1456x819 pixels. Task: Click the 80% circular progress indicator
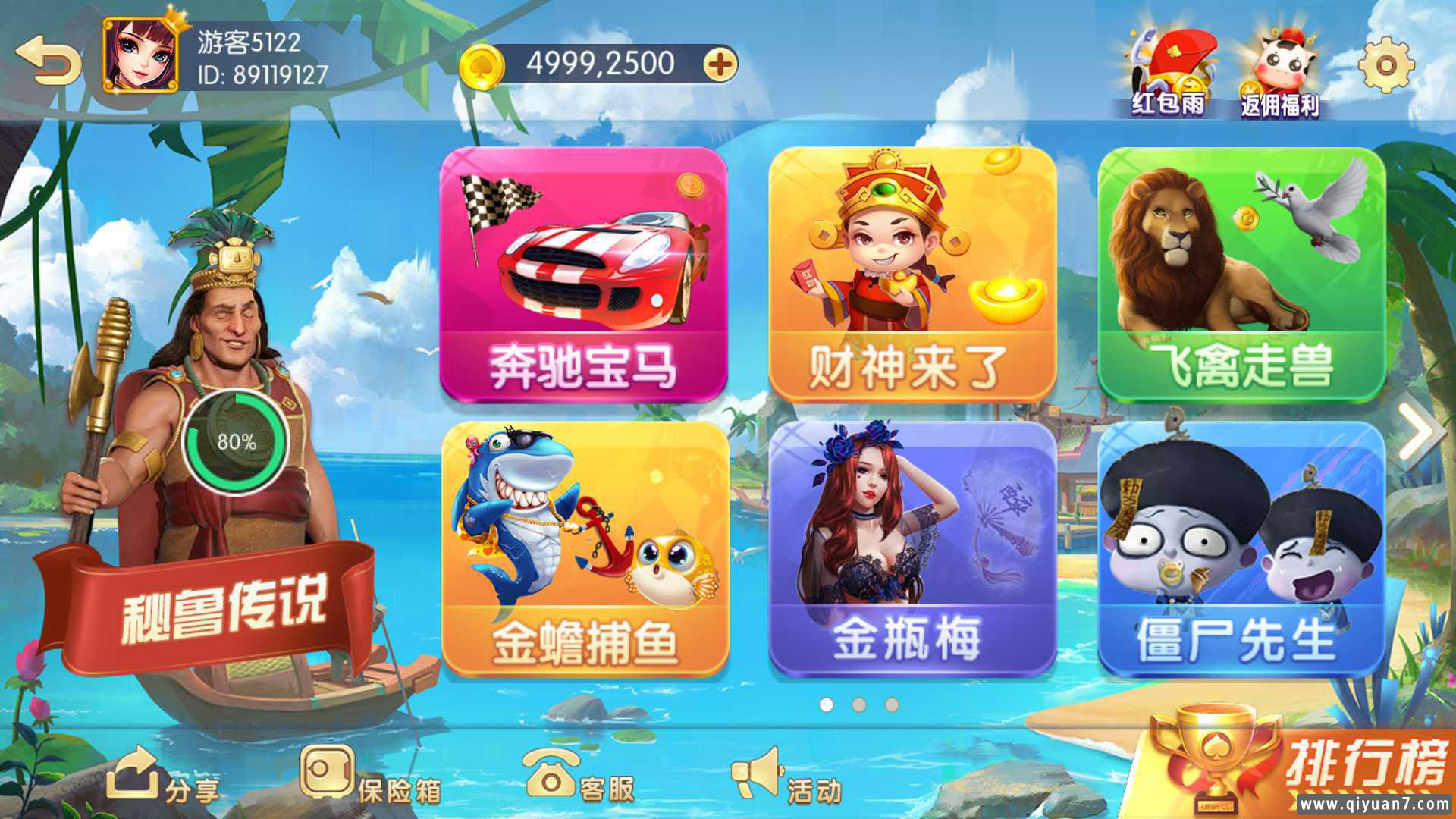pyautogui.click(x=235, y=444)
